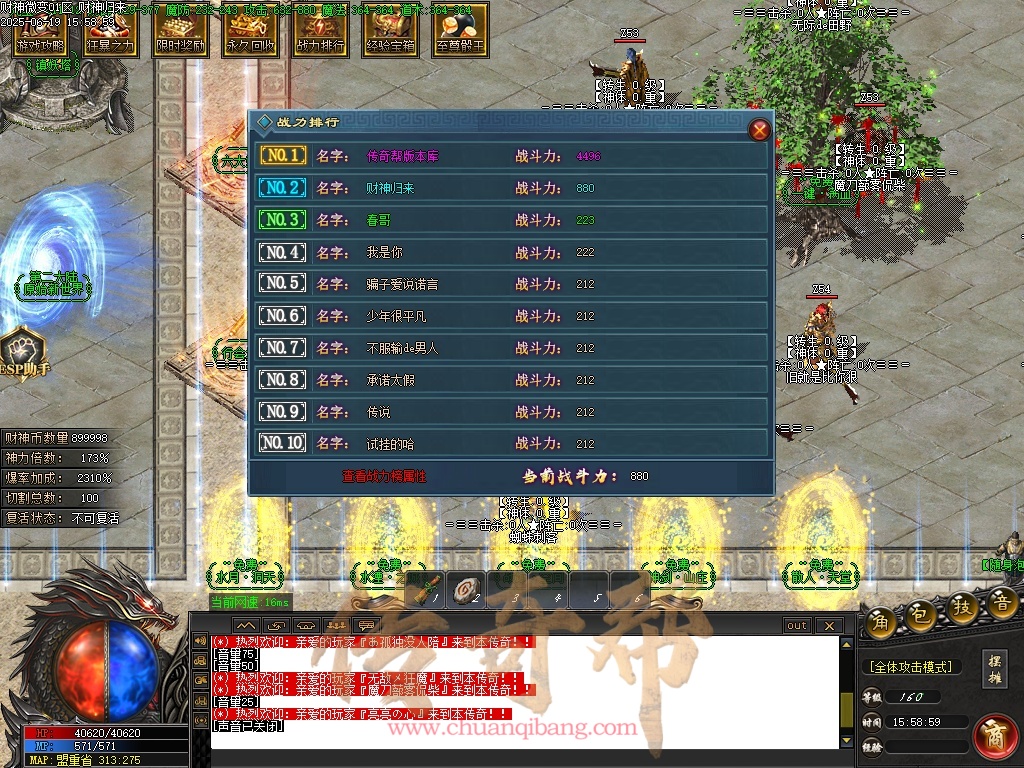Close the 战力排行 ranking window

point(759,129)
